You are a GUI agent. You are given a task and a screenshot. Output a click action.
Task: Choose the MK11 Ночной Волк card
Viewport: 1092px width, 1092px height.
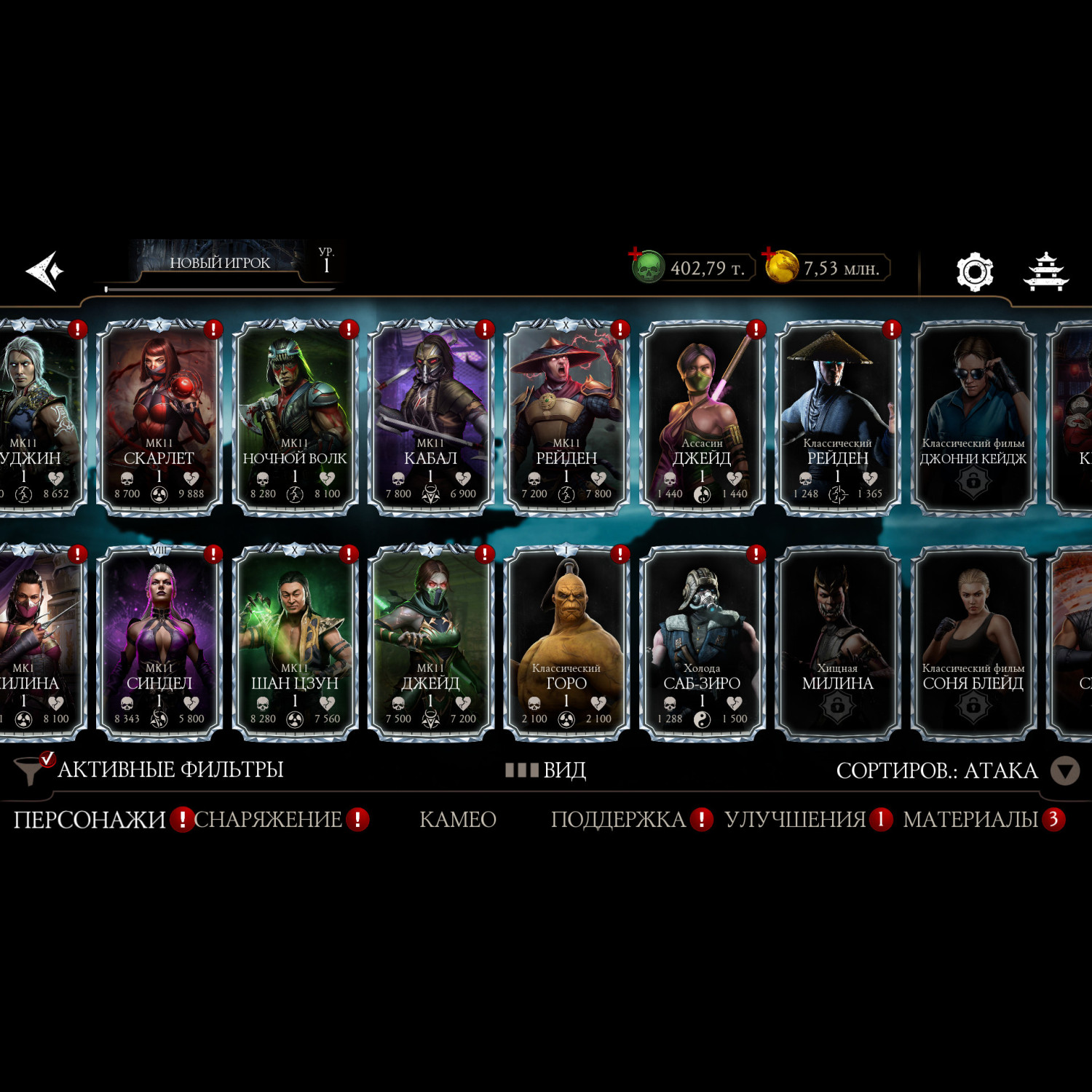(295, 418)
